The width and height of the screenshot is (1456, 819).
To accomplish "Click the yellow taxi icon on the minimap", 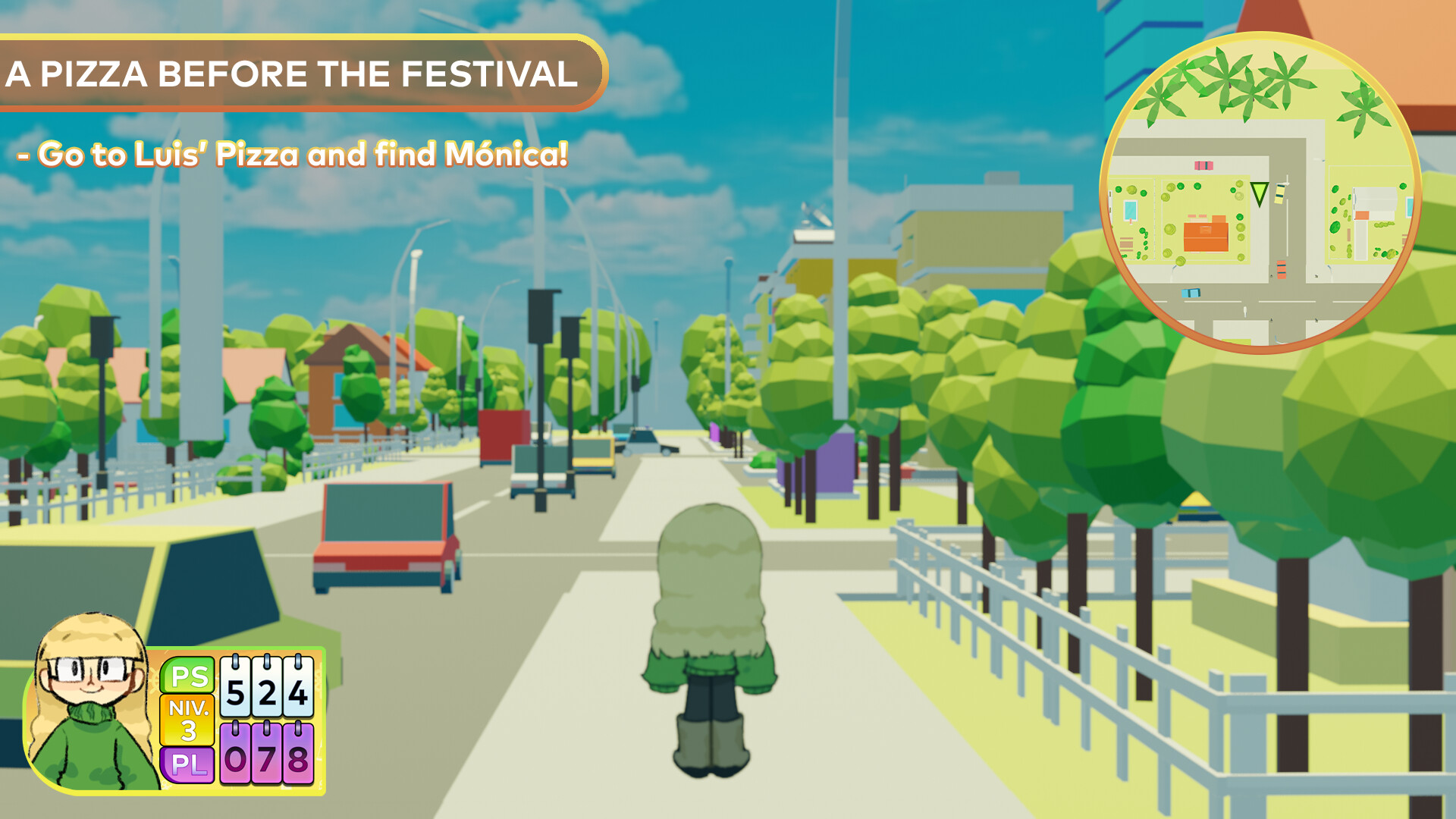I will 1279,194.
